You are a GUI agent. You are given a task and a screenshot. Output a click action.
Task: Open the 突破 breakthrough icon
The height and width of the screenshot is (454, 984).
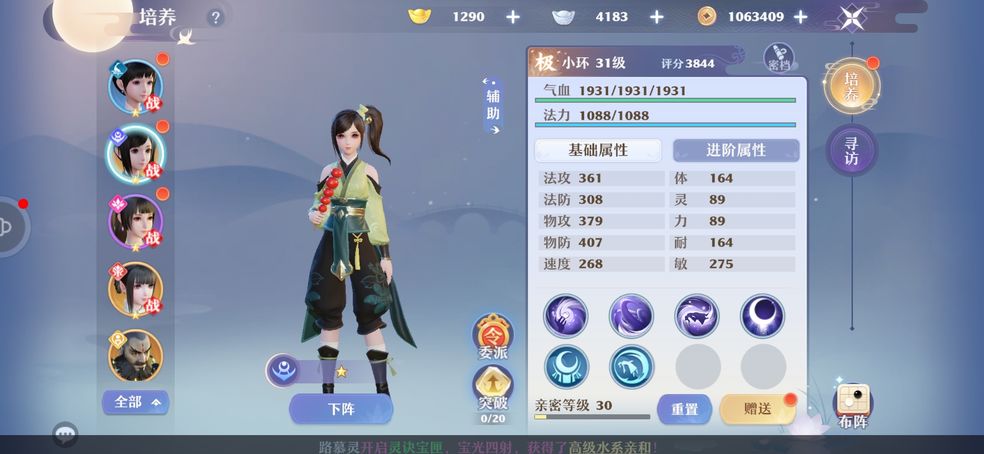click(492, 388)
